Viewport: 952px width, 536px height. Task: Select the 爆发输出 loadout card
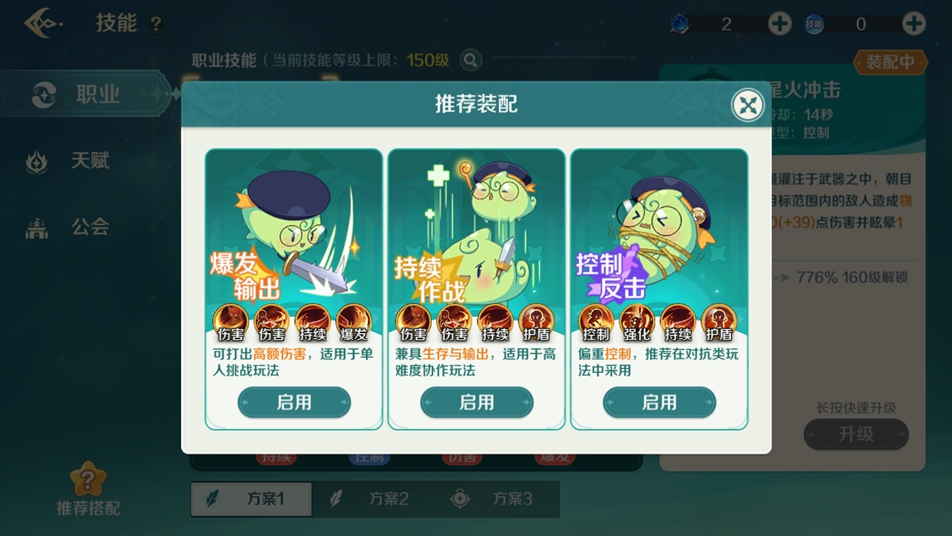[294, 240]
